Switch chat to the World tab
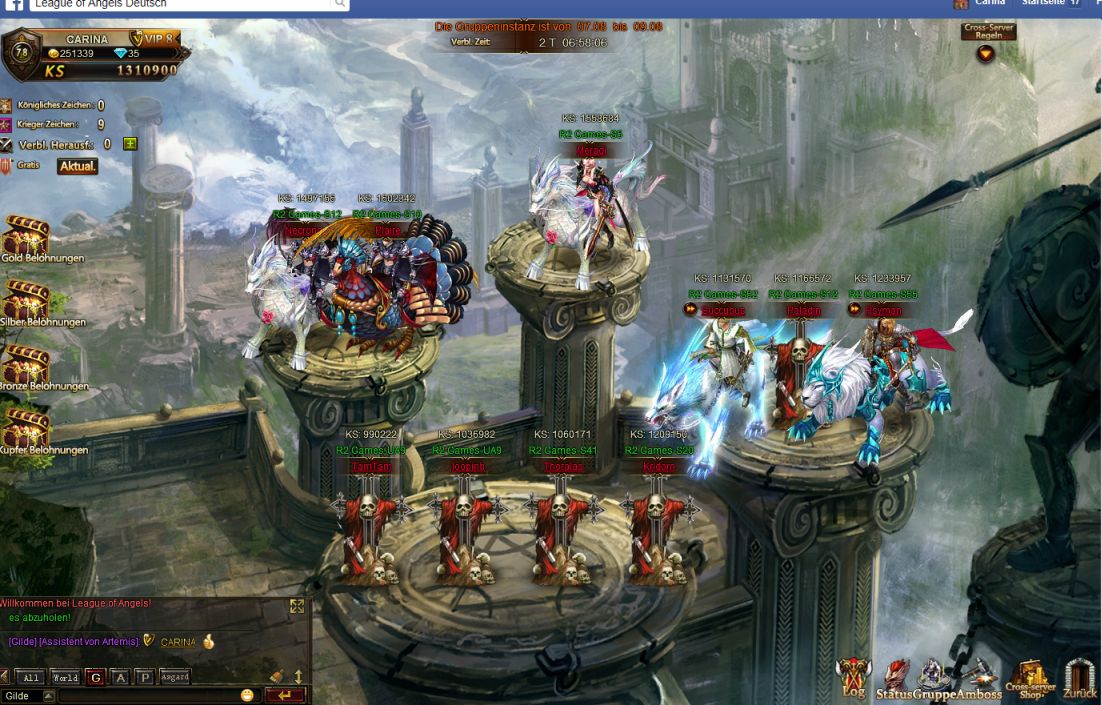The height and width of the screenshot is (705, 1102). (65, 678)
